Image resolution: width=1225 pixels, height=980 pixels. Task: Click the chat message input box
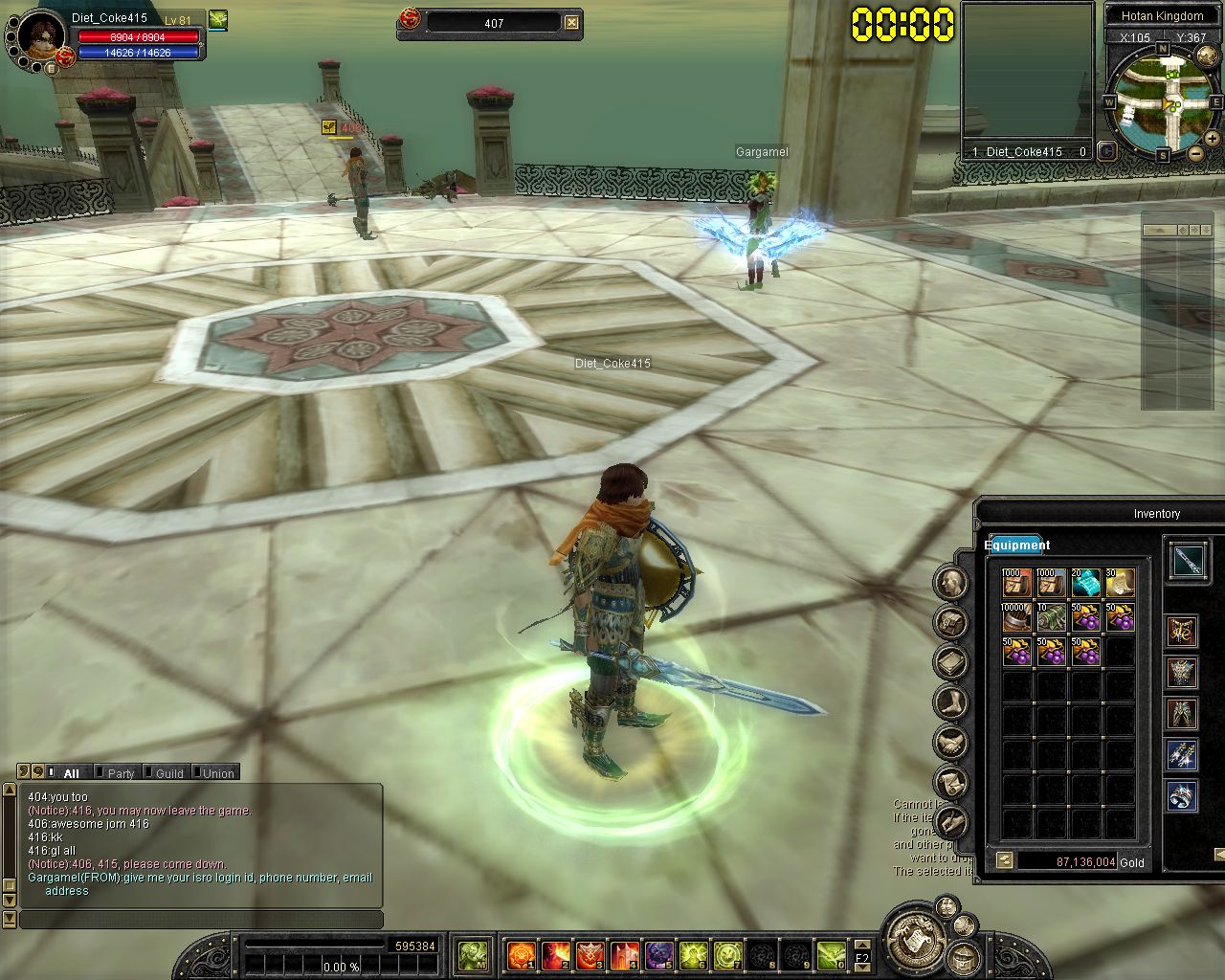pos(201,920)
